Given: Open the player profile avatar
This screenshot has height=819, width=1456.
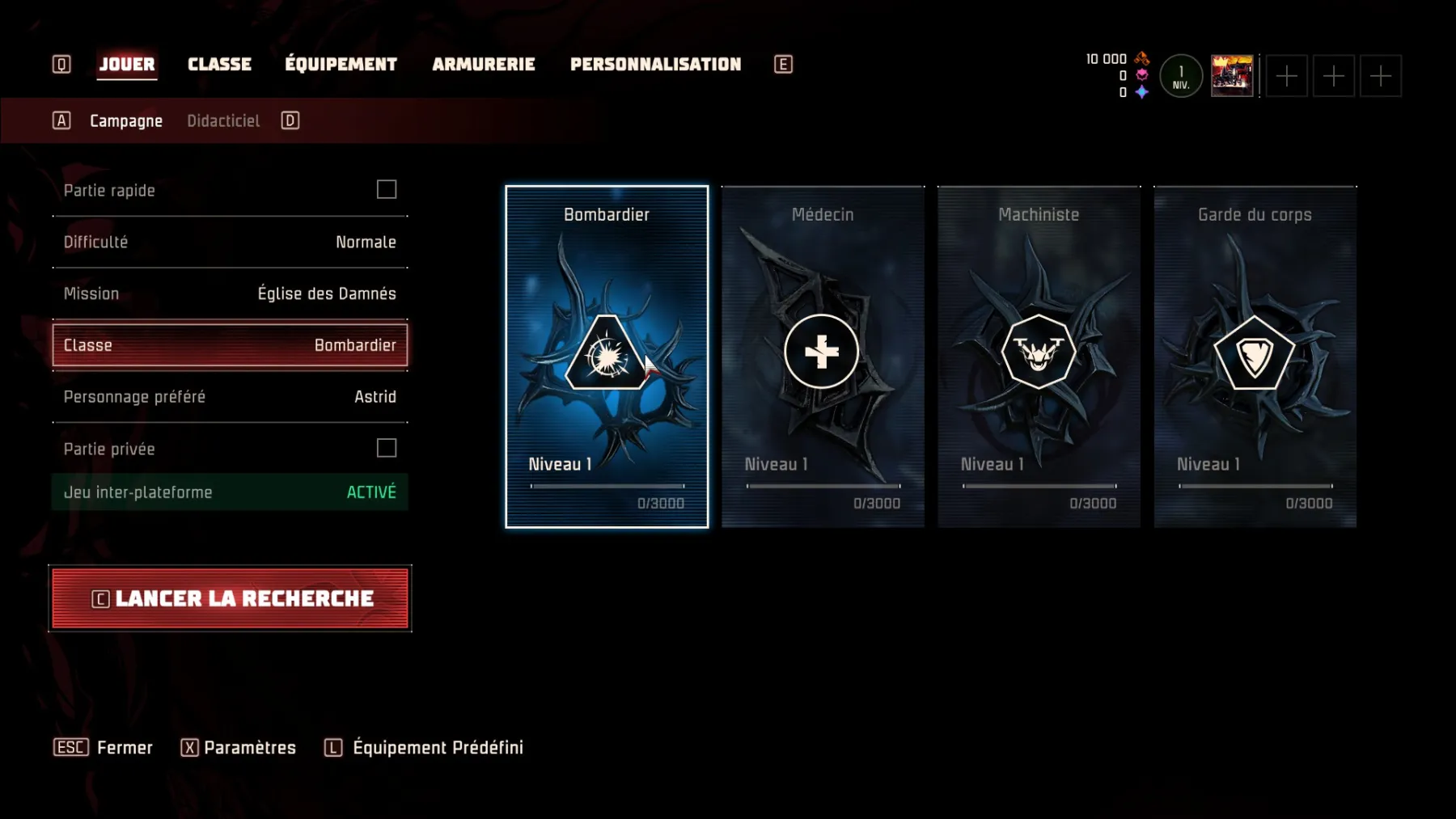Looking at the screenshot, I should pyautogui.click(x=1231, y=76).
